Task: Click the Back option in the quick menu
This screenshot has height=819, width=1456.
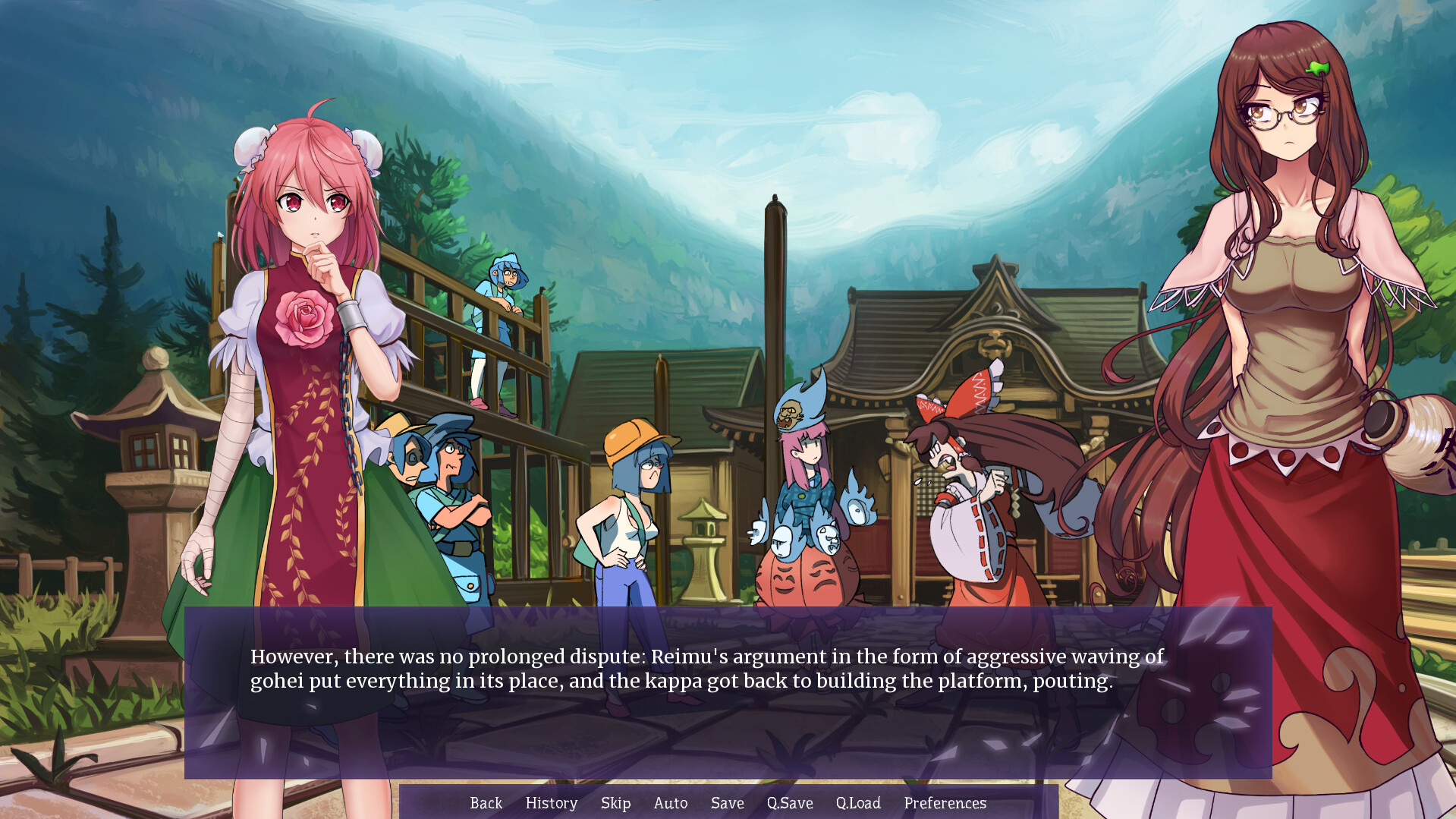Action: pos(486,803)
